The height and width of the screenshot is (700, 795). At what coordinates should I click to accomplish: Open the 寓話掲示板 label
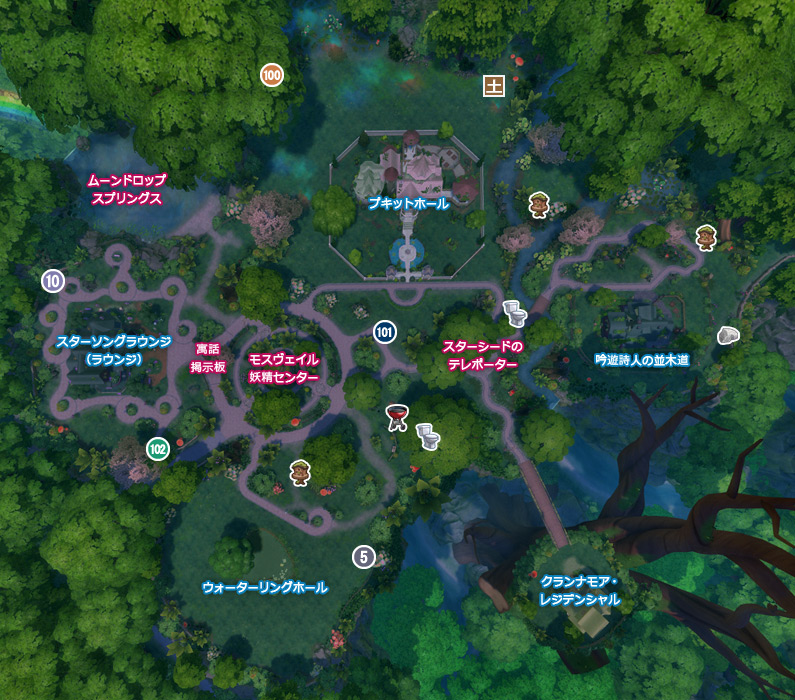click(209, 358)
